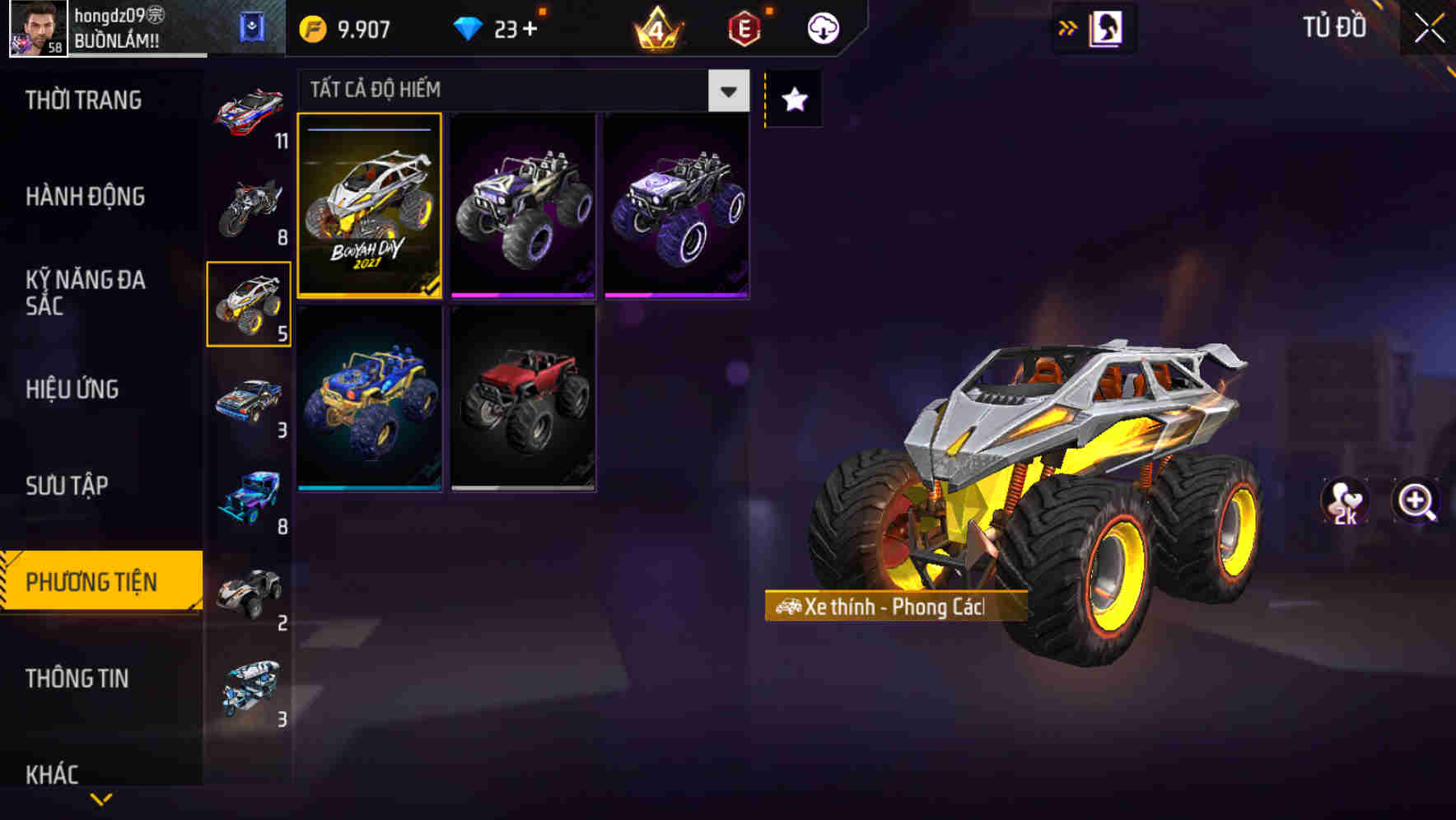Click the 2k likes heart icon
Screen dimensions: 1456x820
[x=1346, y=503]
